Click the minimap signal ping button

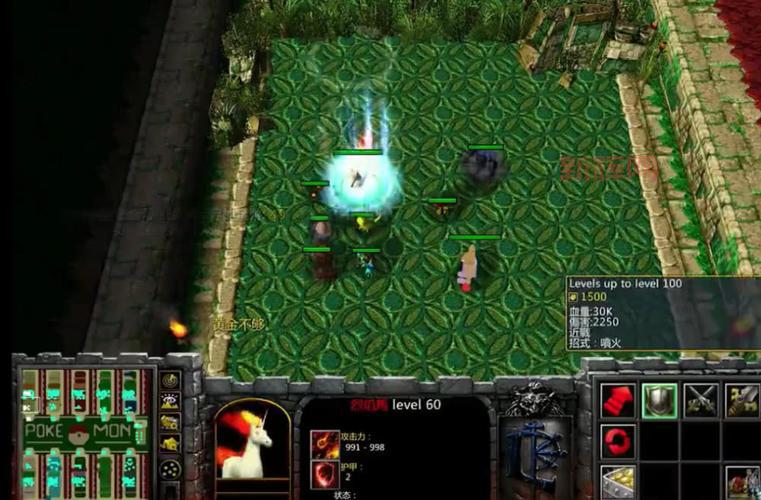170,380
